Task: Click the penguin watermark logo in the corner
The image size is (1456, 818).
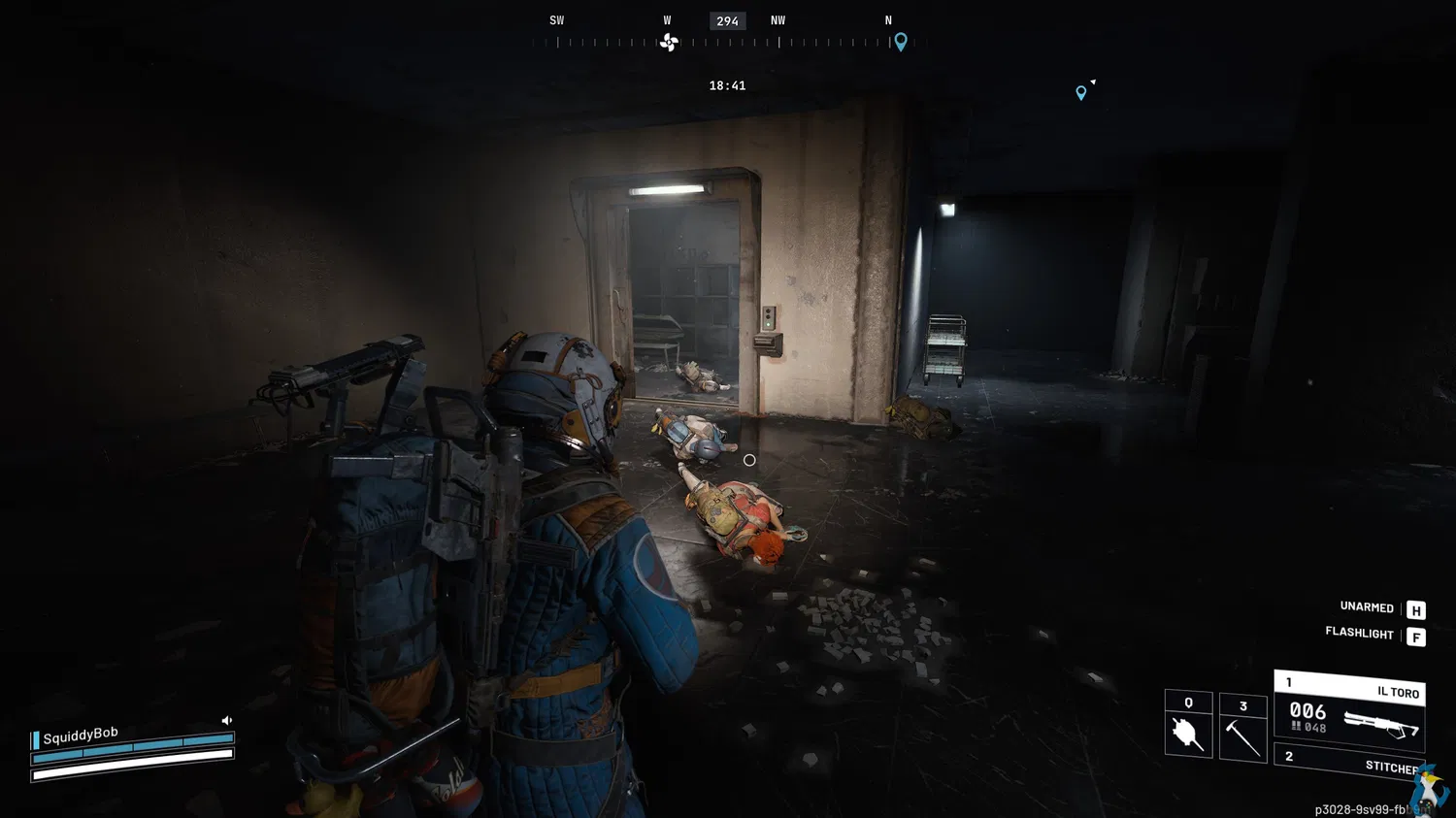Action: pos(1428,786)
